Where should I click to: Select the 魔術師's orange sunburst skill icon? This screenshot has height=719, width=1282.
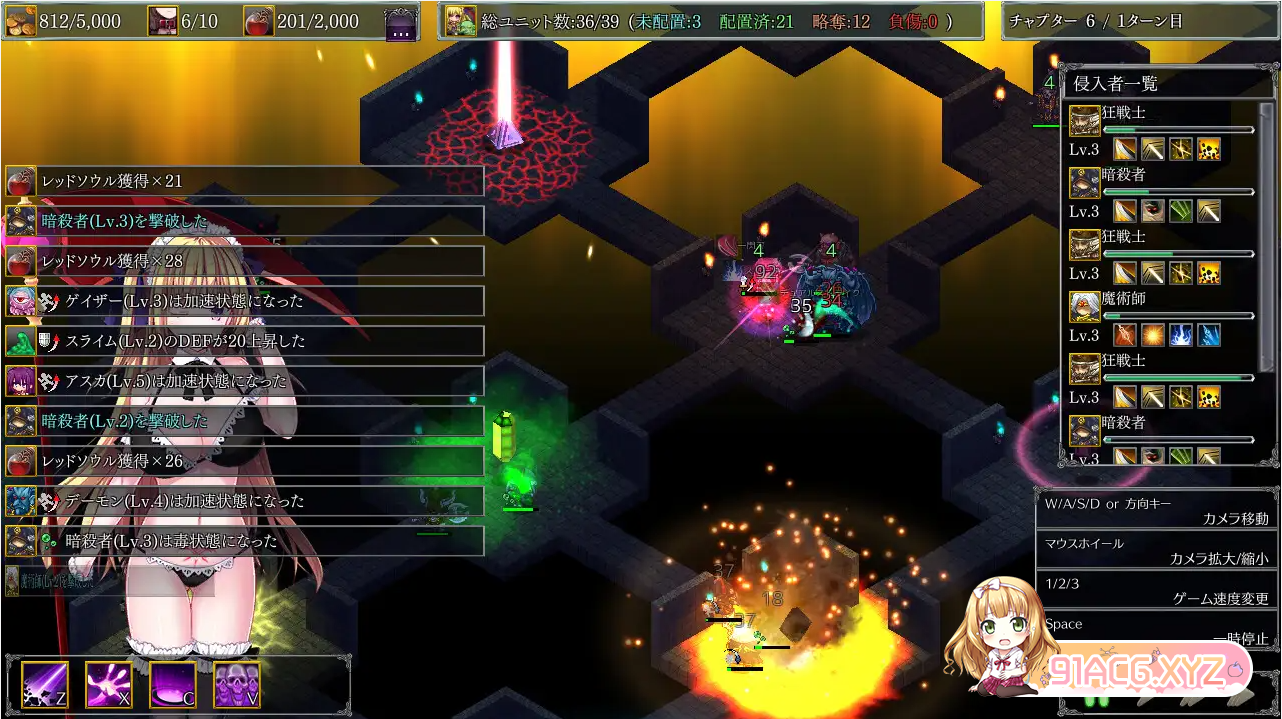point(1153,335)
